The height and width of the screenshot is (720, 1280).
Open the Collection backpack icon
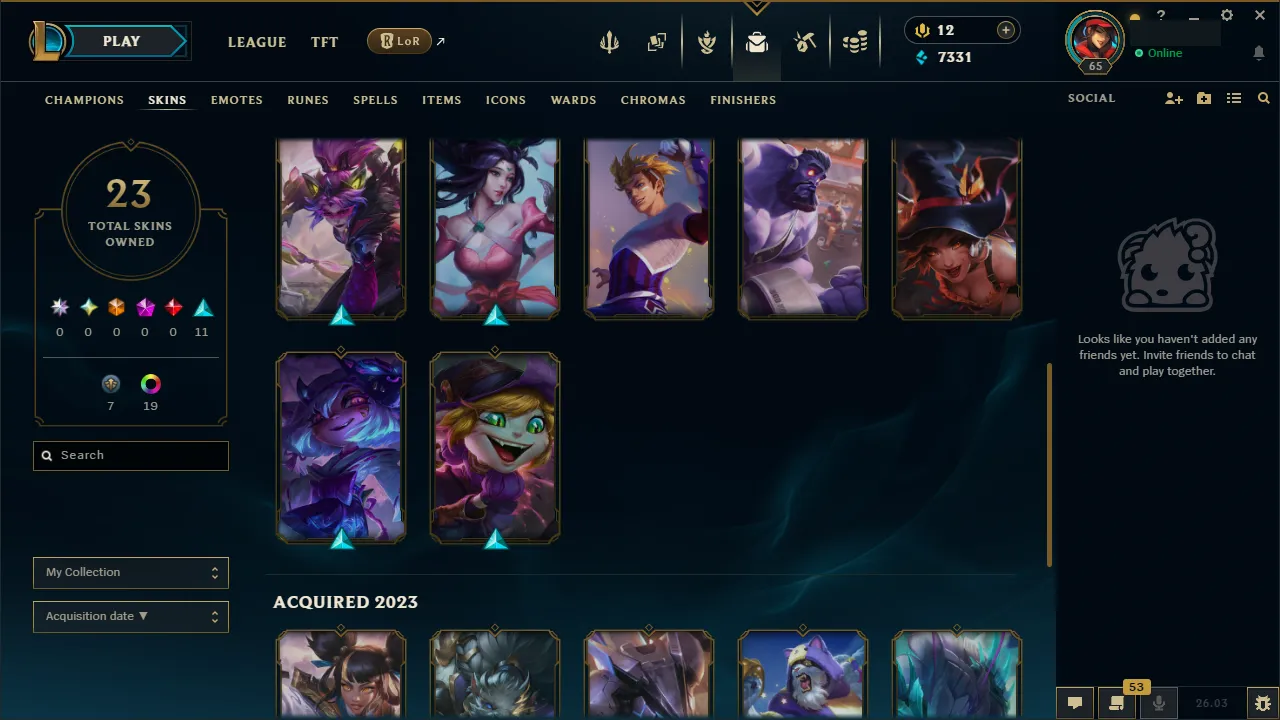(757, 42)
